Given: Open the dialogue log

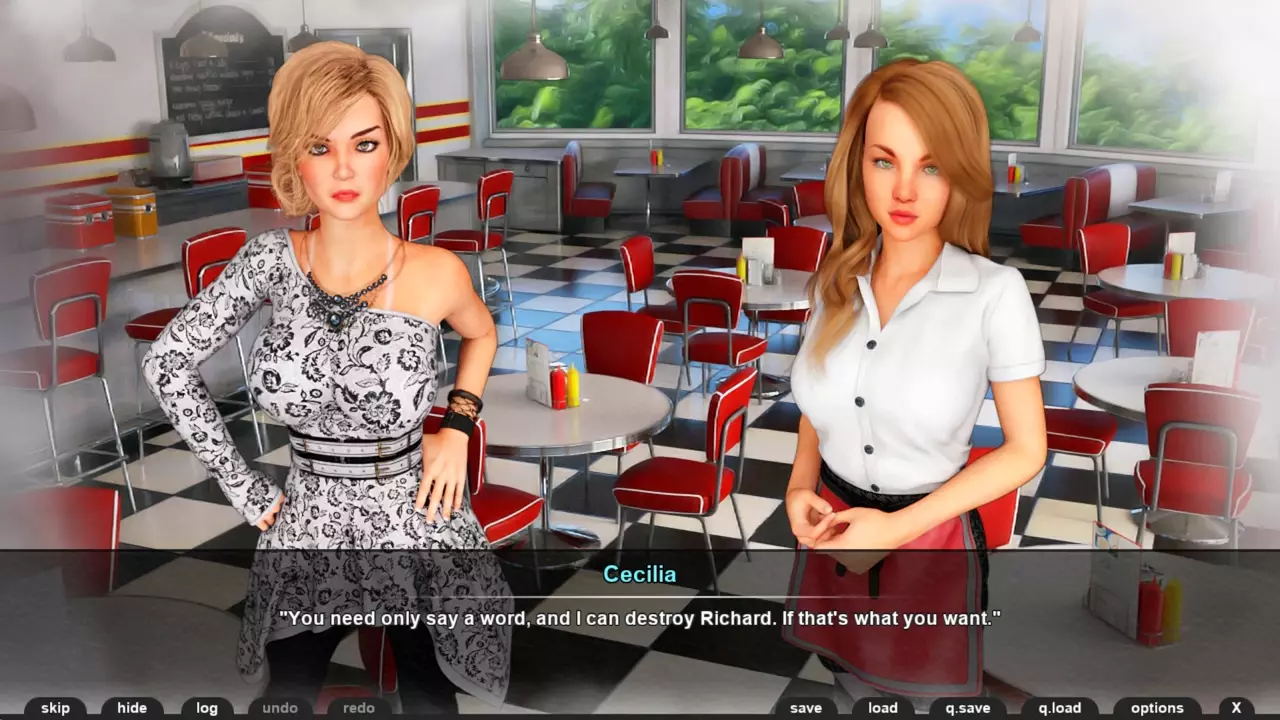Looking at the screenshot, I should click(x=207, y=708).
